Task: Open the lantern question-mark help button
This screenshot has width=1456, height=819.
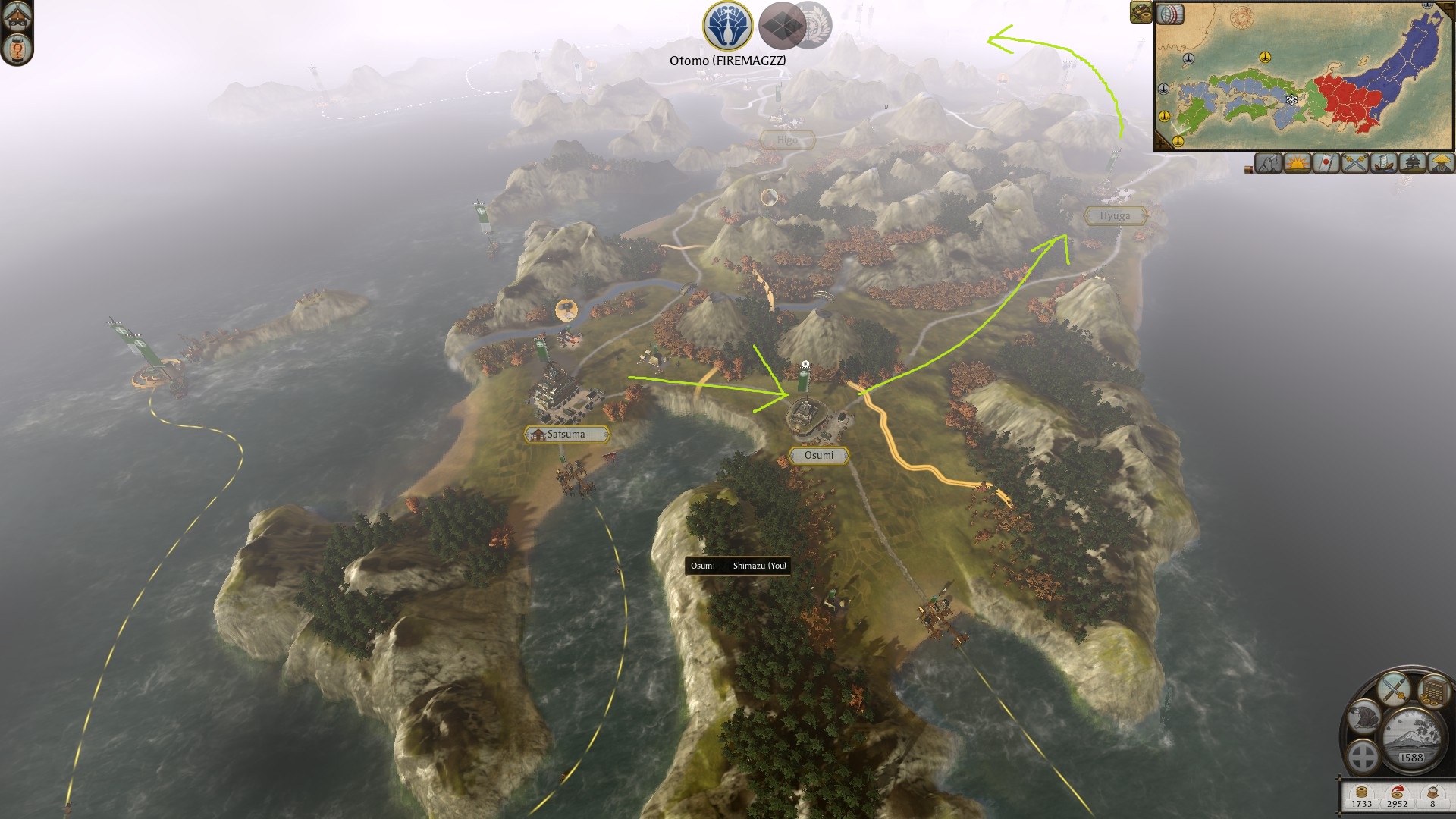Action: [16, 50]
